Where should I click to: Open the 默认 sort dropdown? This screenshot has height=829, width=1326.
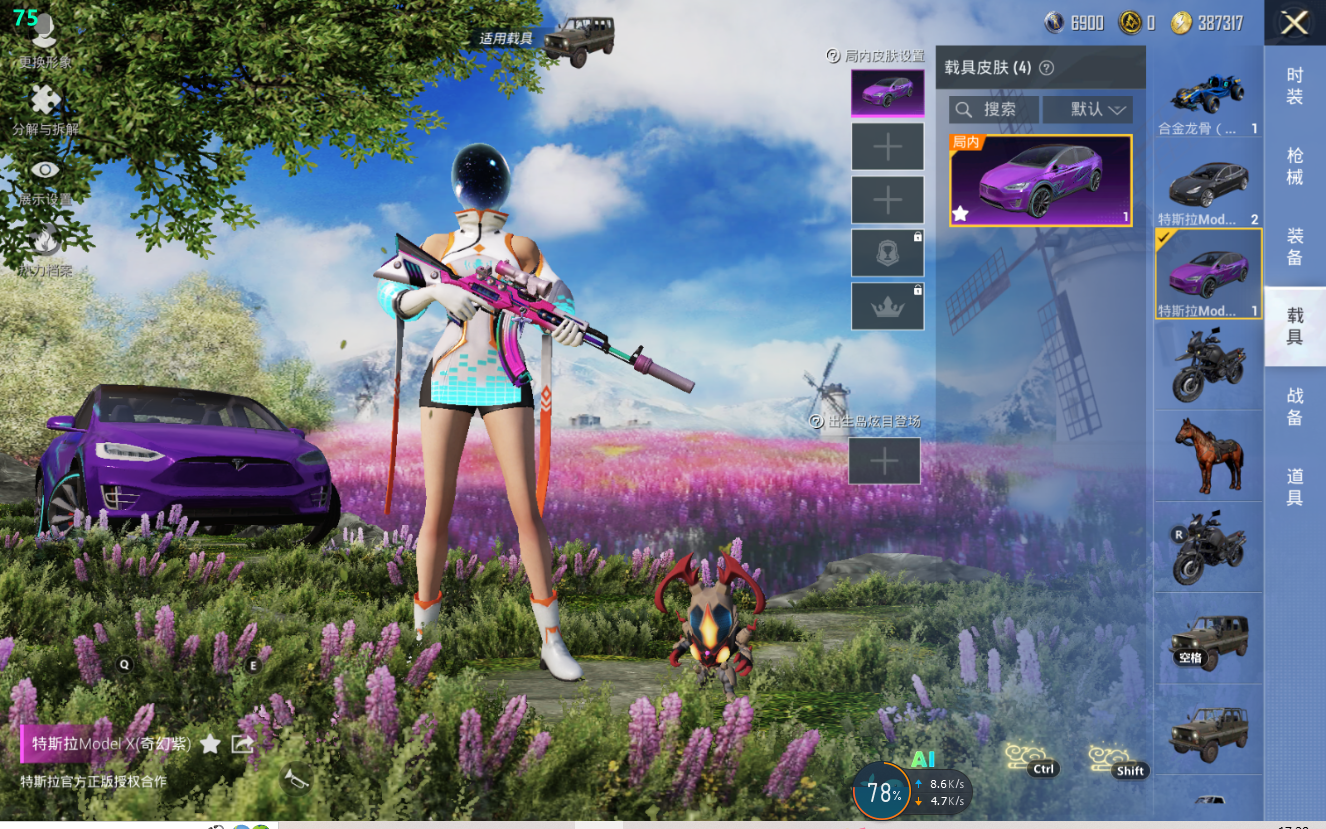click(x=1087, y=109)
